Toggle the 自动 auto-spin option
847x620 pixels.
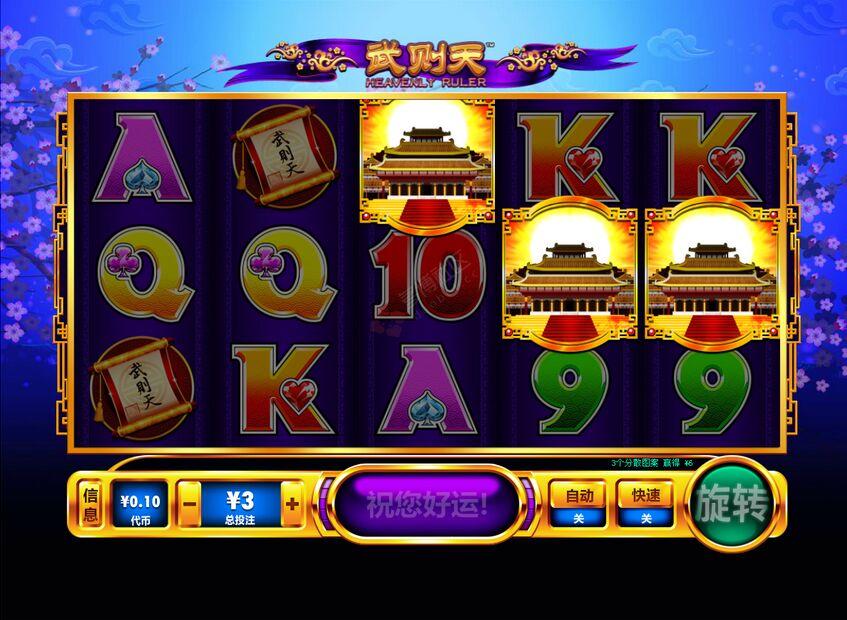click(x=580, y=504)
